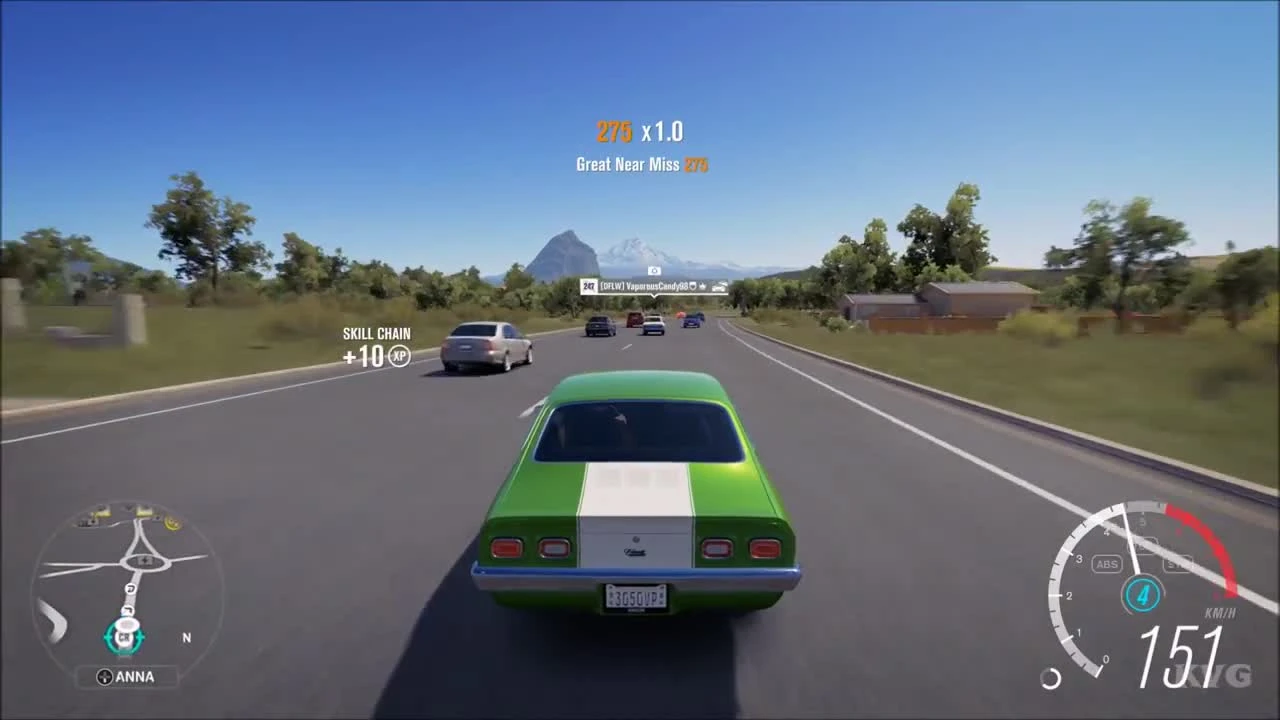Select the wheel icon near VaporousCandy98 tag
Image resolution: width=1280 pixels, height=720 pixels.
tap(703, 286)
